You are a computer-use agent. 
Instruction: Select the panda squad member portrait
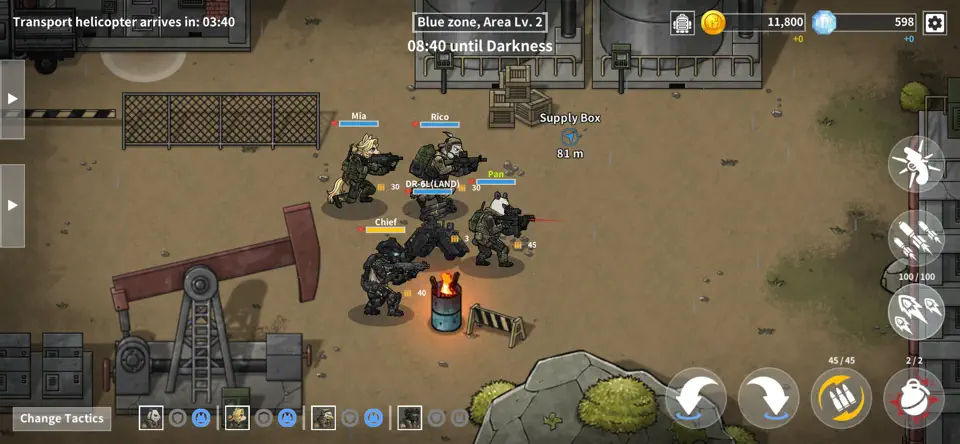[x=151, y=418]
